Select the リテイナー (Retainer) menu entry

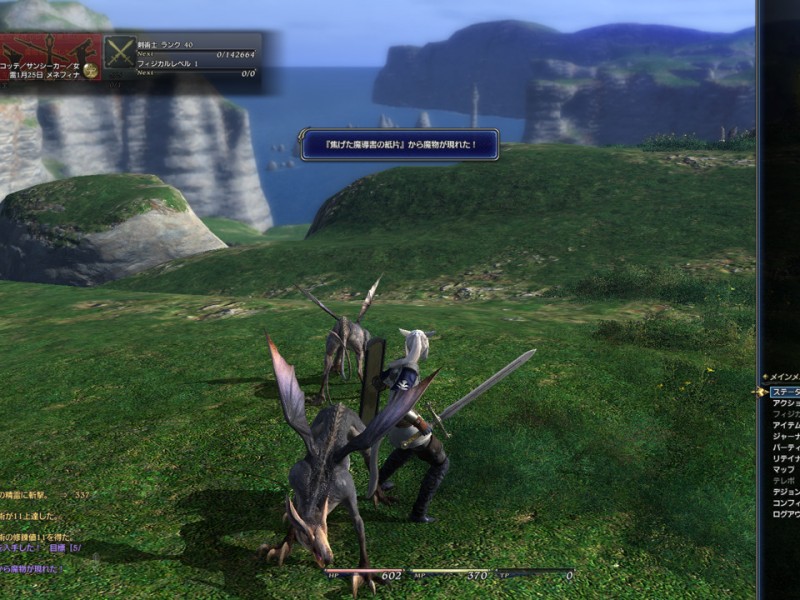point(785,458)
